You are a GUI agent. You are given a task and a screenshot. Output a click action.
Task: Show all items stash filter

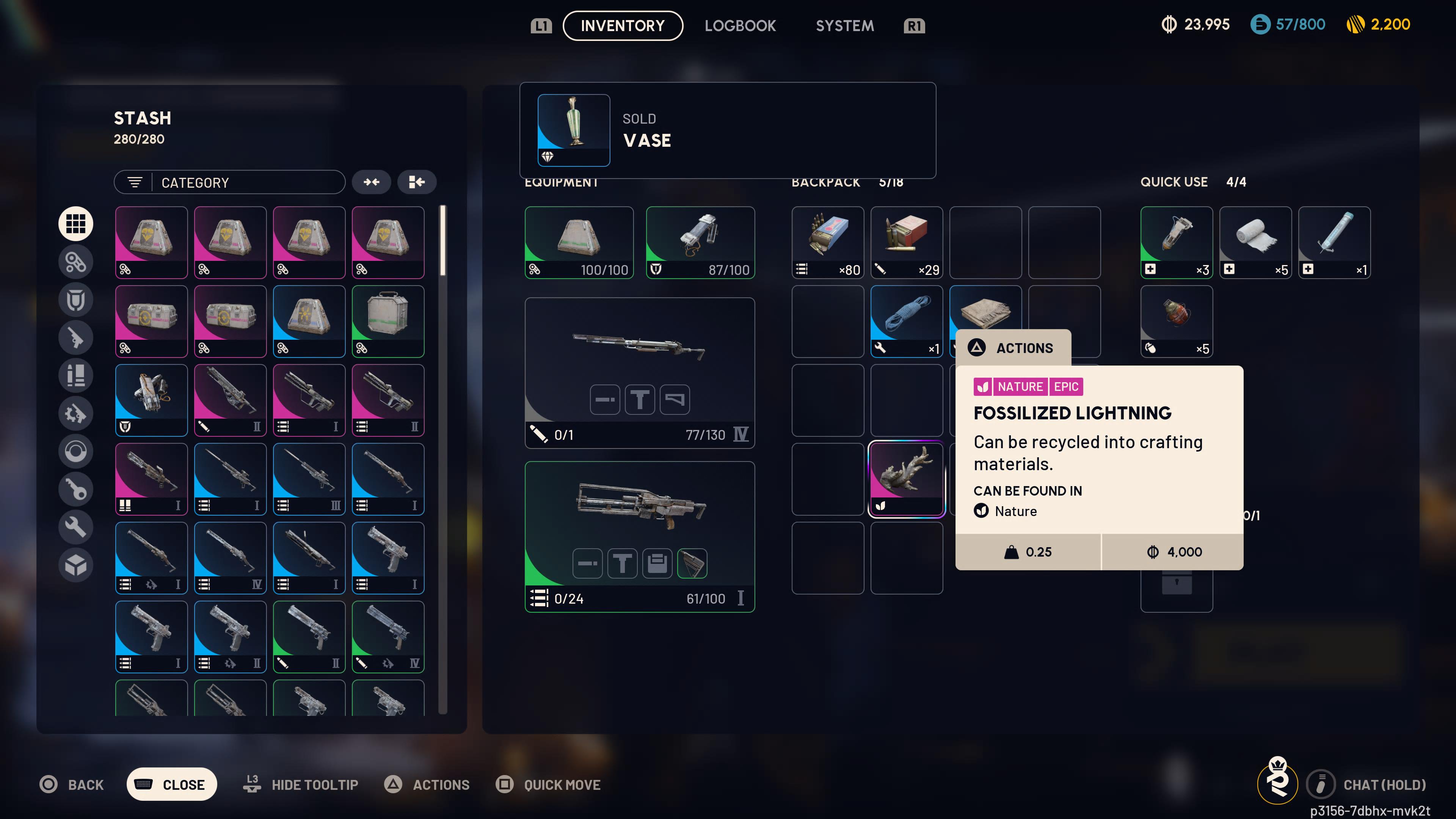pos(76,224)
